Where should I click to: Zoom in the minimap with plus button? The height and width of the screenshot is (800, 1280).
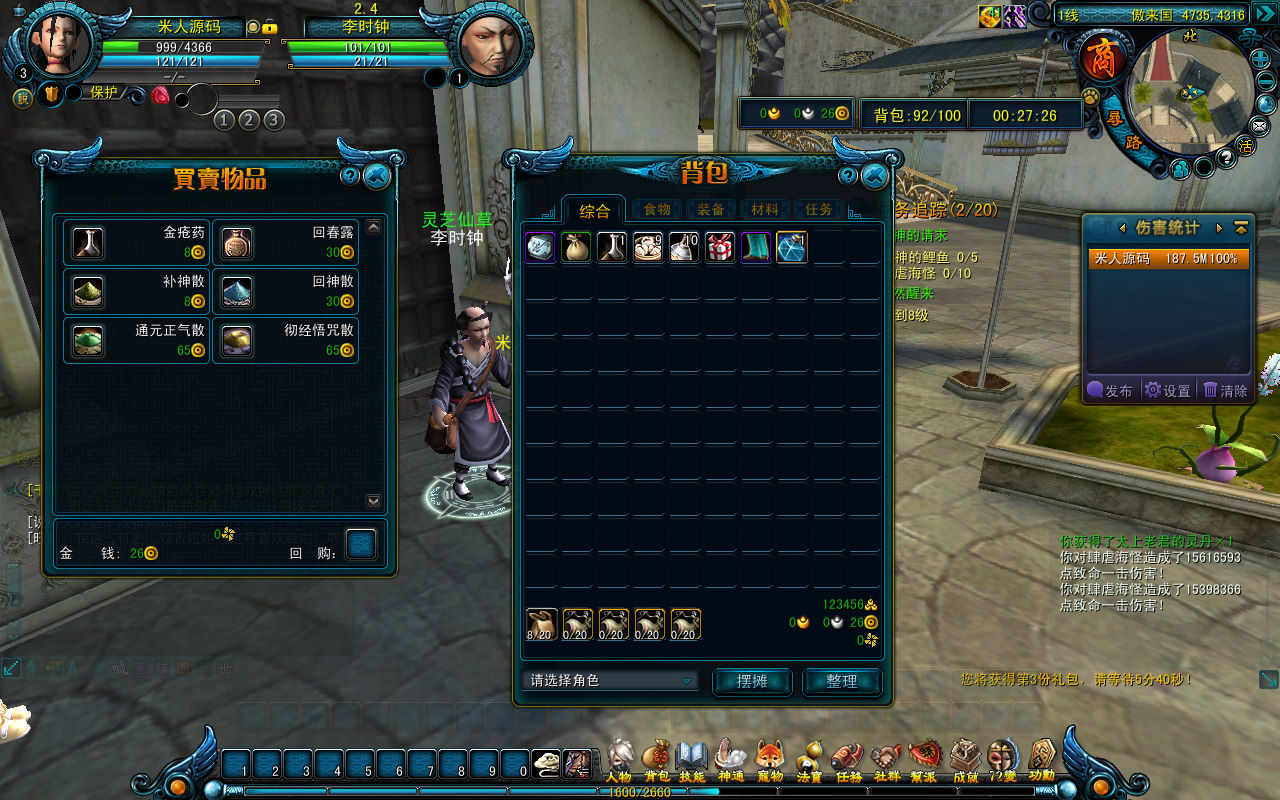[1261, 59]
